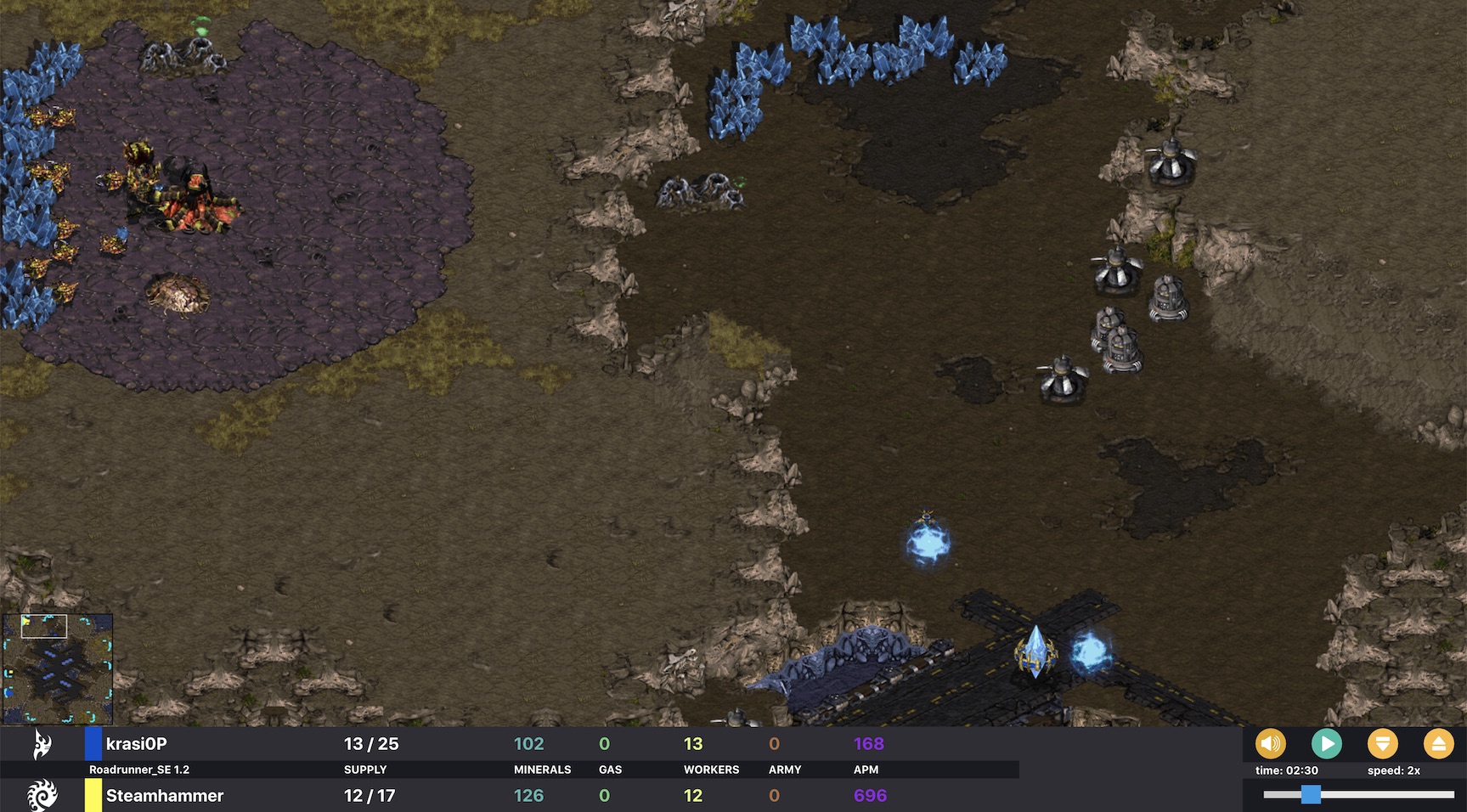Click the time: 02:30 indicator
This screenshot has height=812, width=1467.
1286,770
